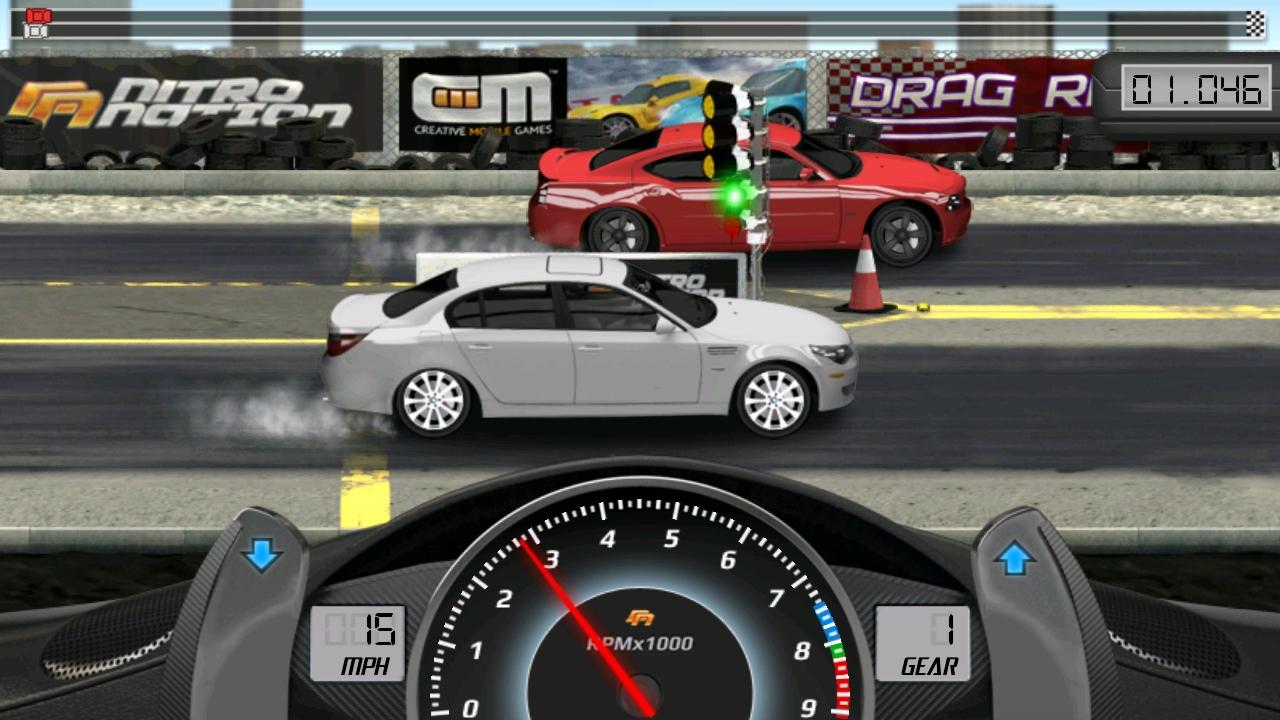The image size is (1280, 720).
Task: Click the green starting light
Action: [x=733, y=196]
